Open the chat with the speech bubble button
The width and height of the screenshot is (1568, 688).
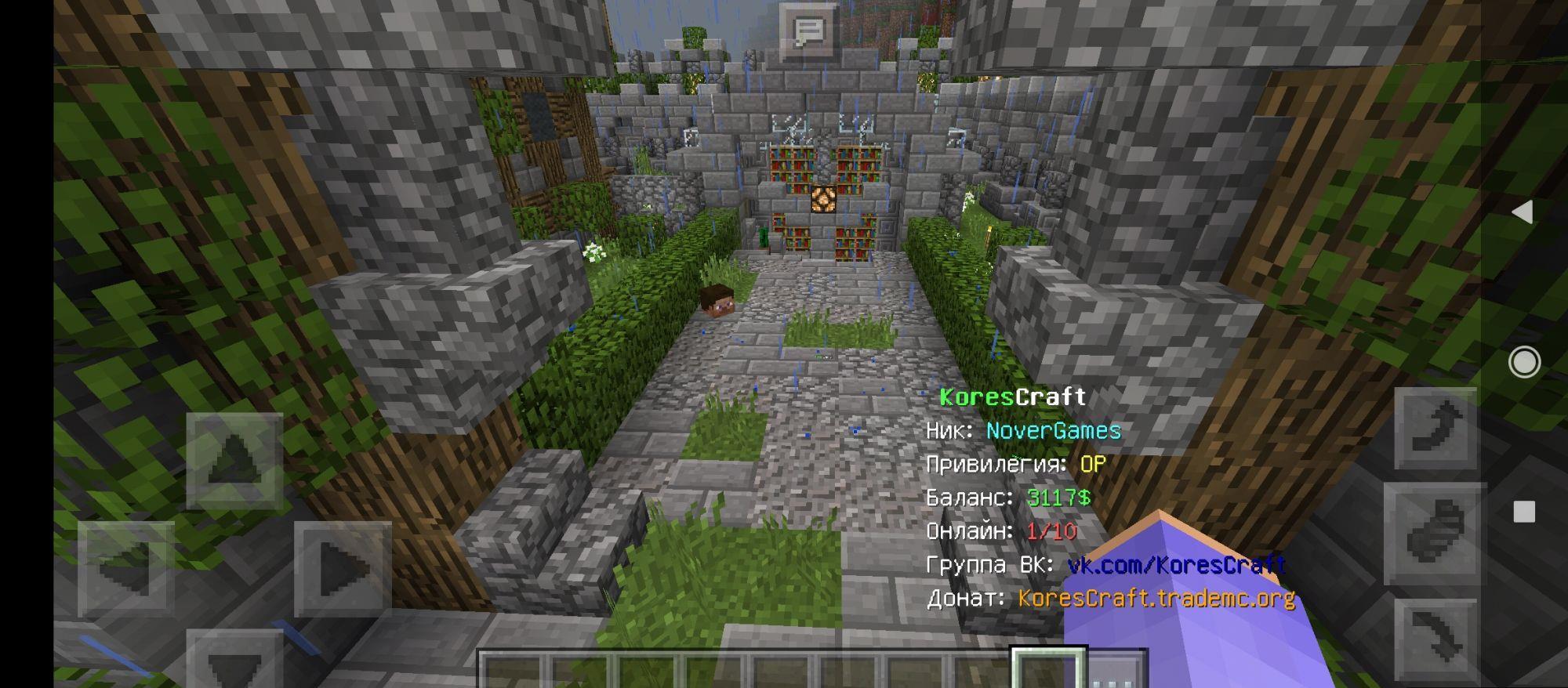click(808, 33)
